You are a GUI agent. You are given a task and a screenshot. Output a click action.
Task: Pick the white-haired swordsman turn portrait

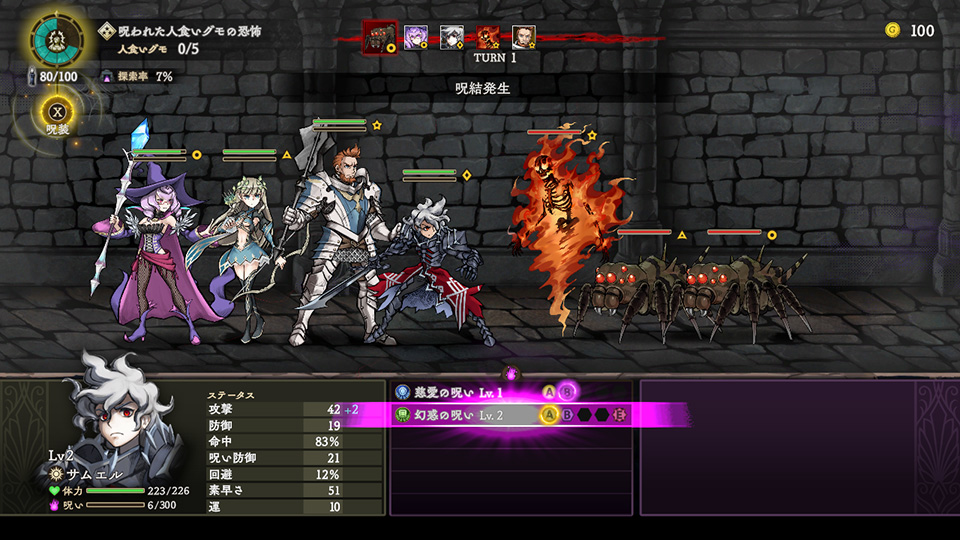452,38
